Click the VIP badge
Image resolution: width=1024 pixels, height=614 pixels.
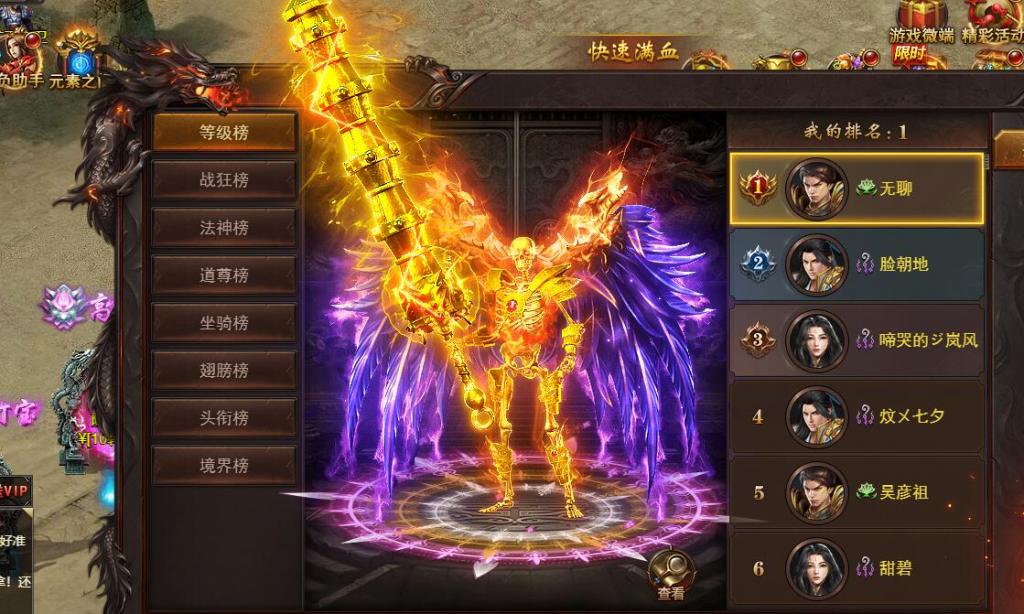[17, 491]
